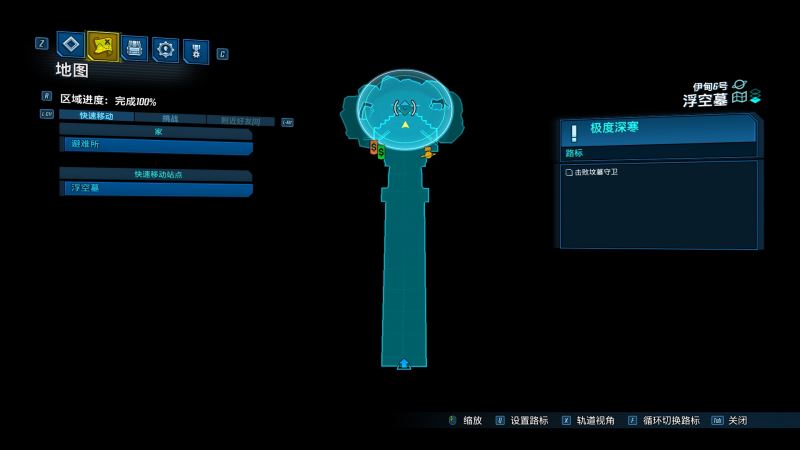
Task: Open the medal challenges menu tab
Action: [195, 51]
